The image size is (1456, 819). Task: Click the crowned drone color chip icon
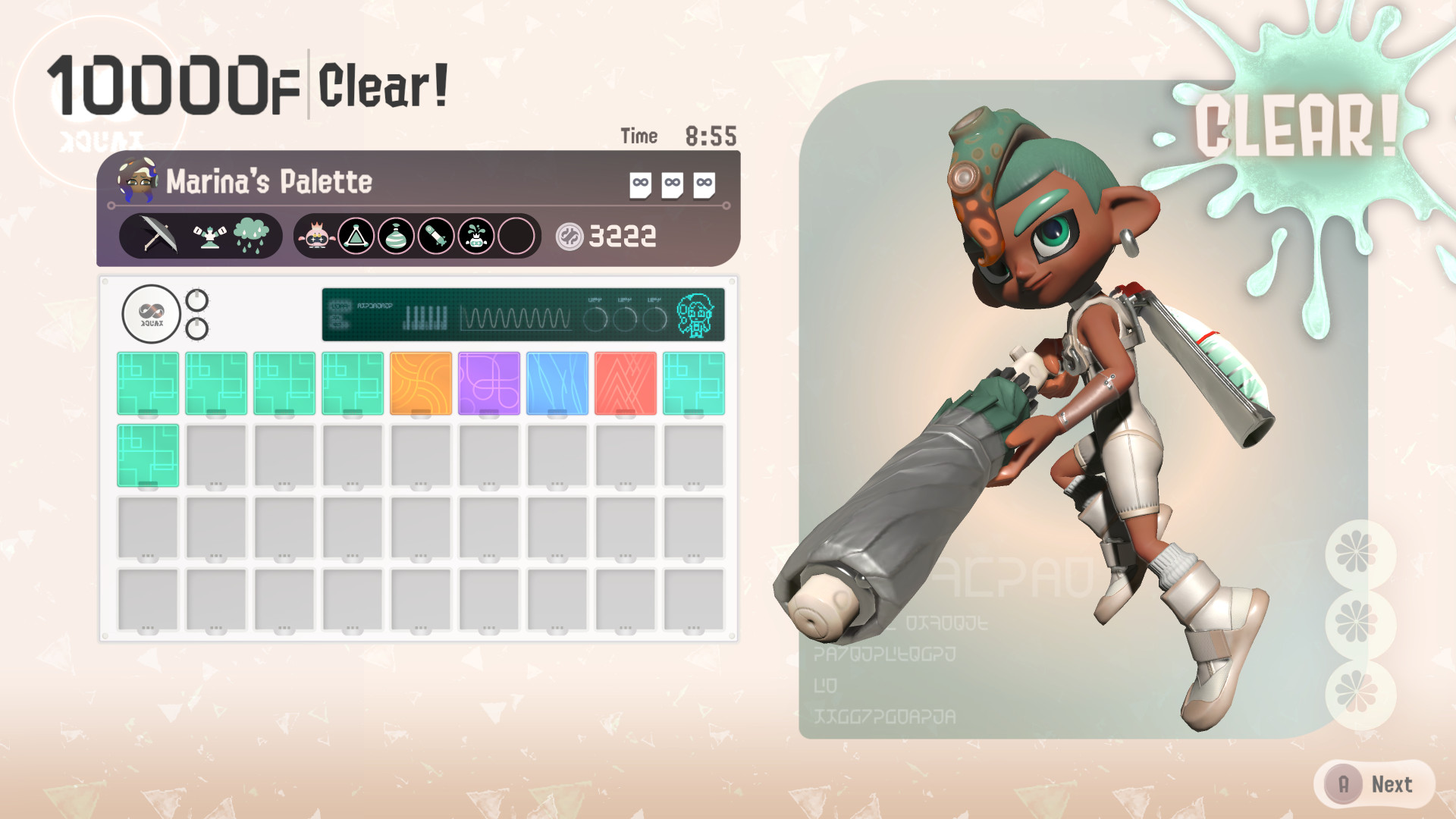click(475, 235)
